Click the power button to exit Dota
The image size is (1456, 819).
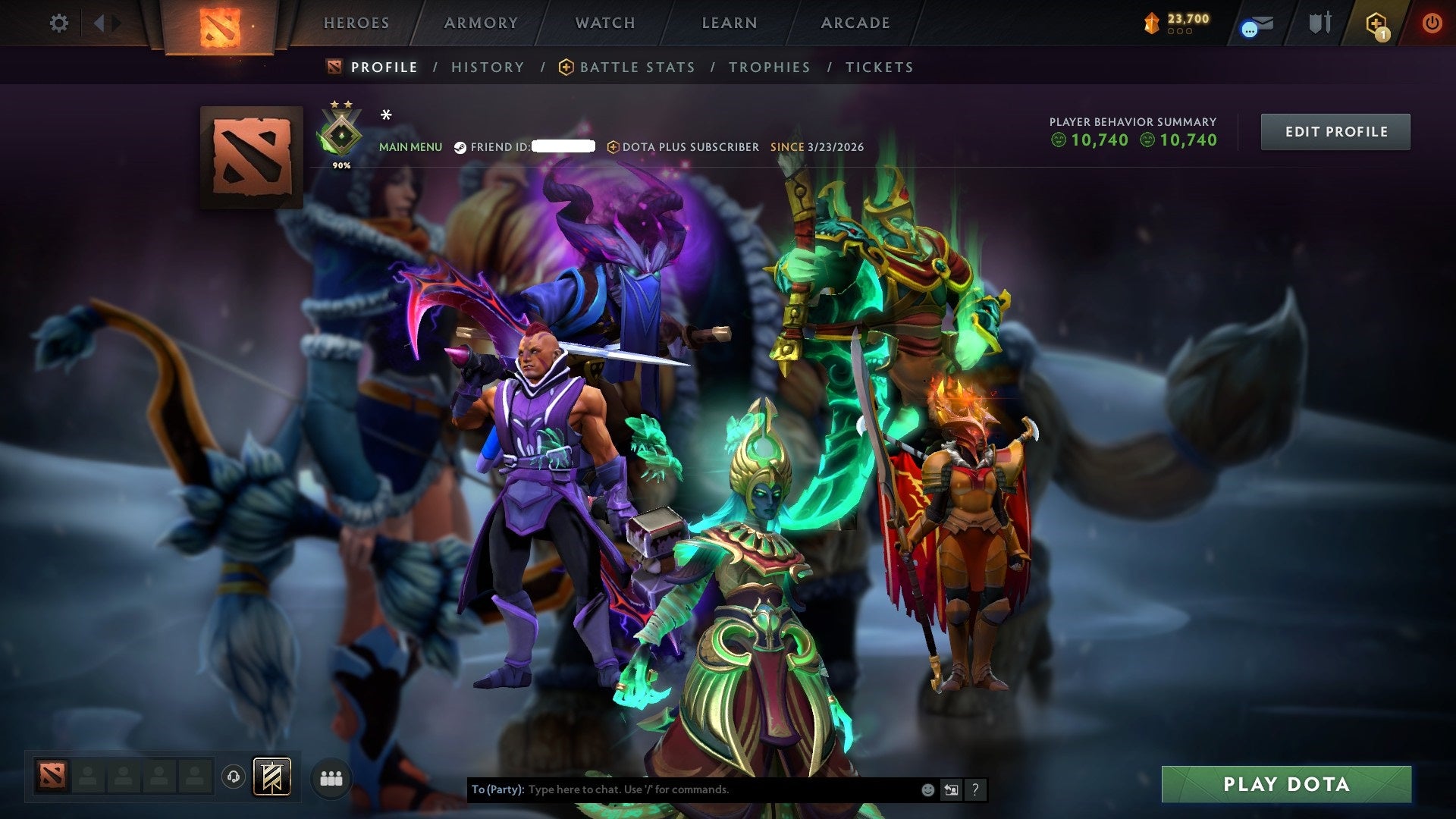[x=1433, y=23]
